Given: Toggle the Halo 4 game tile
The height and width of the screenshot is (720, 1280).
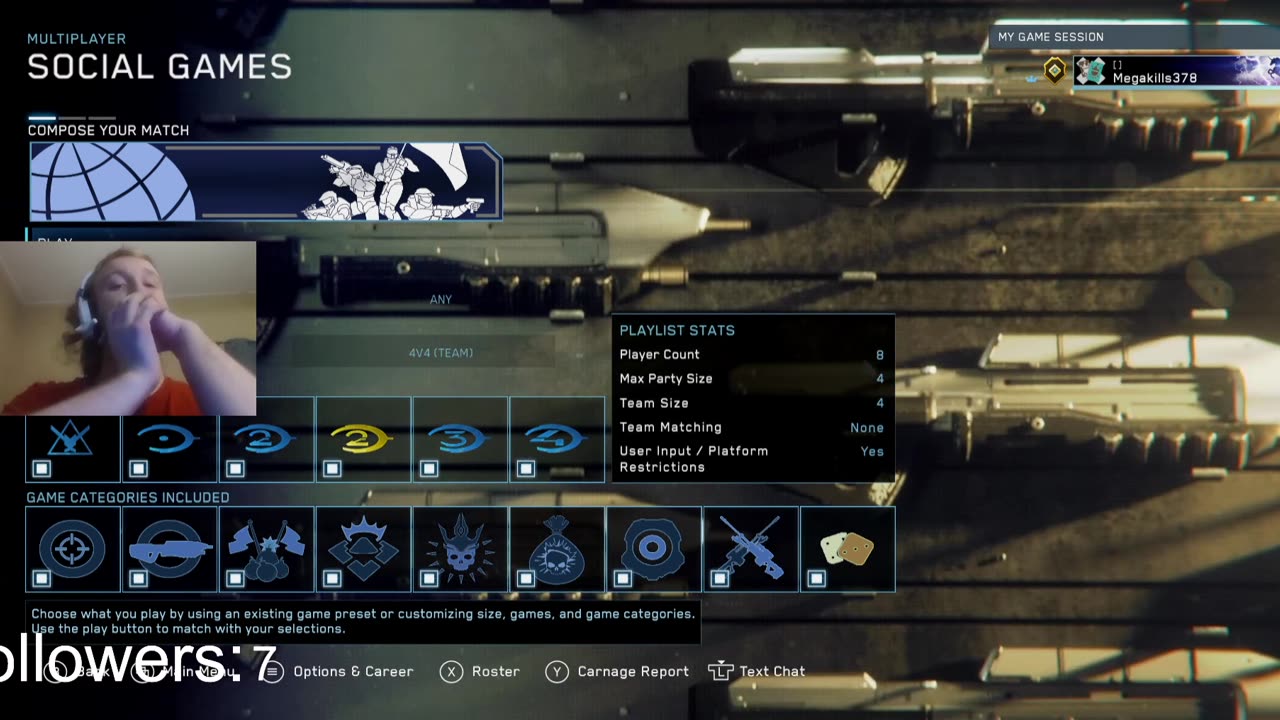Looking at the screenshot, I should pyautogui.click(x=556, y=440).
